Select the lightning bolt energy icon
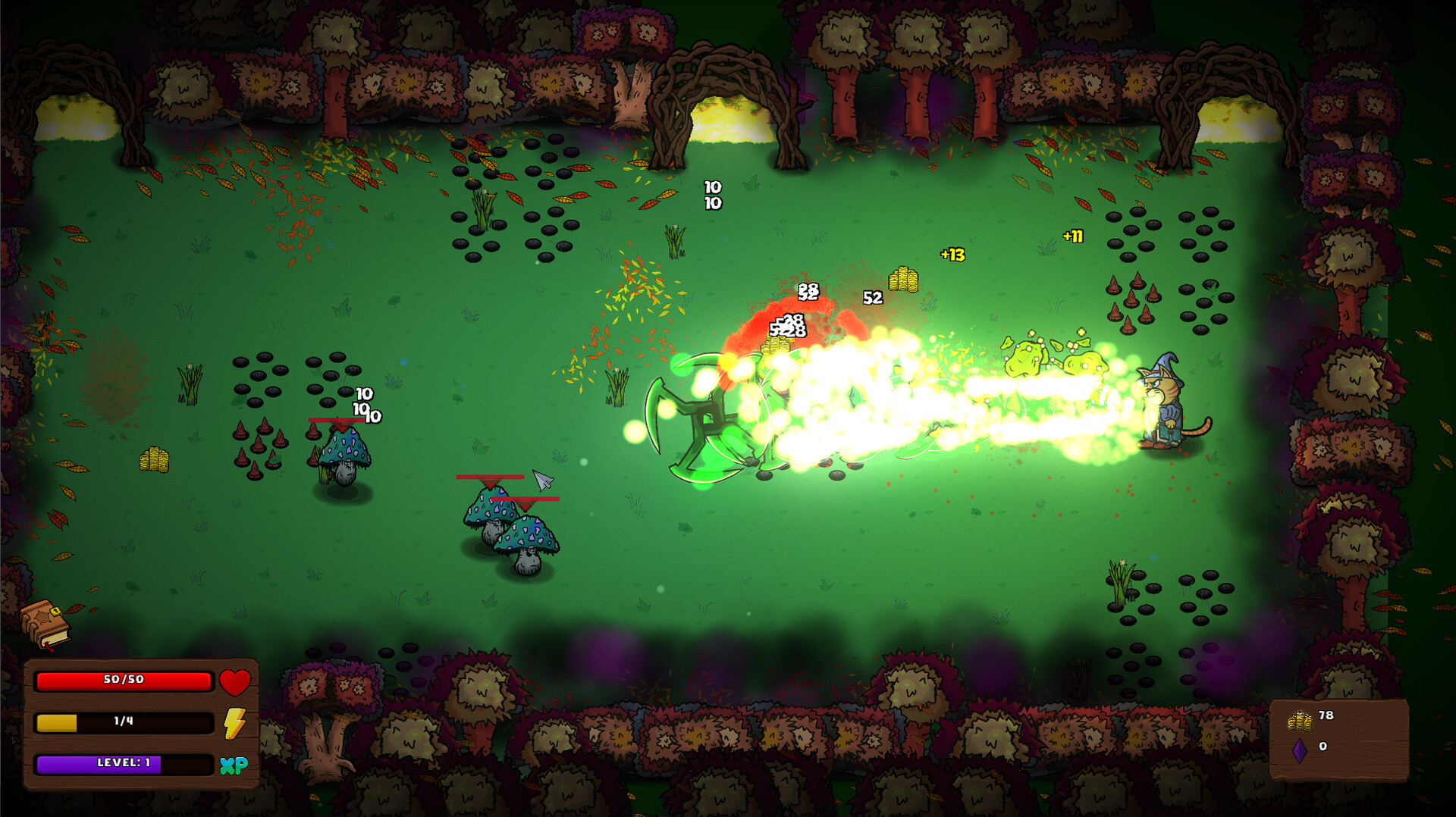Image resolution: width=1456 pixels, height=817 pixels. coord(236,724)
